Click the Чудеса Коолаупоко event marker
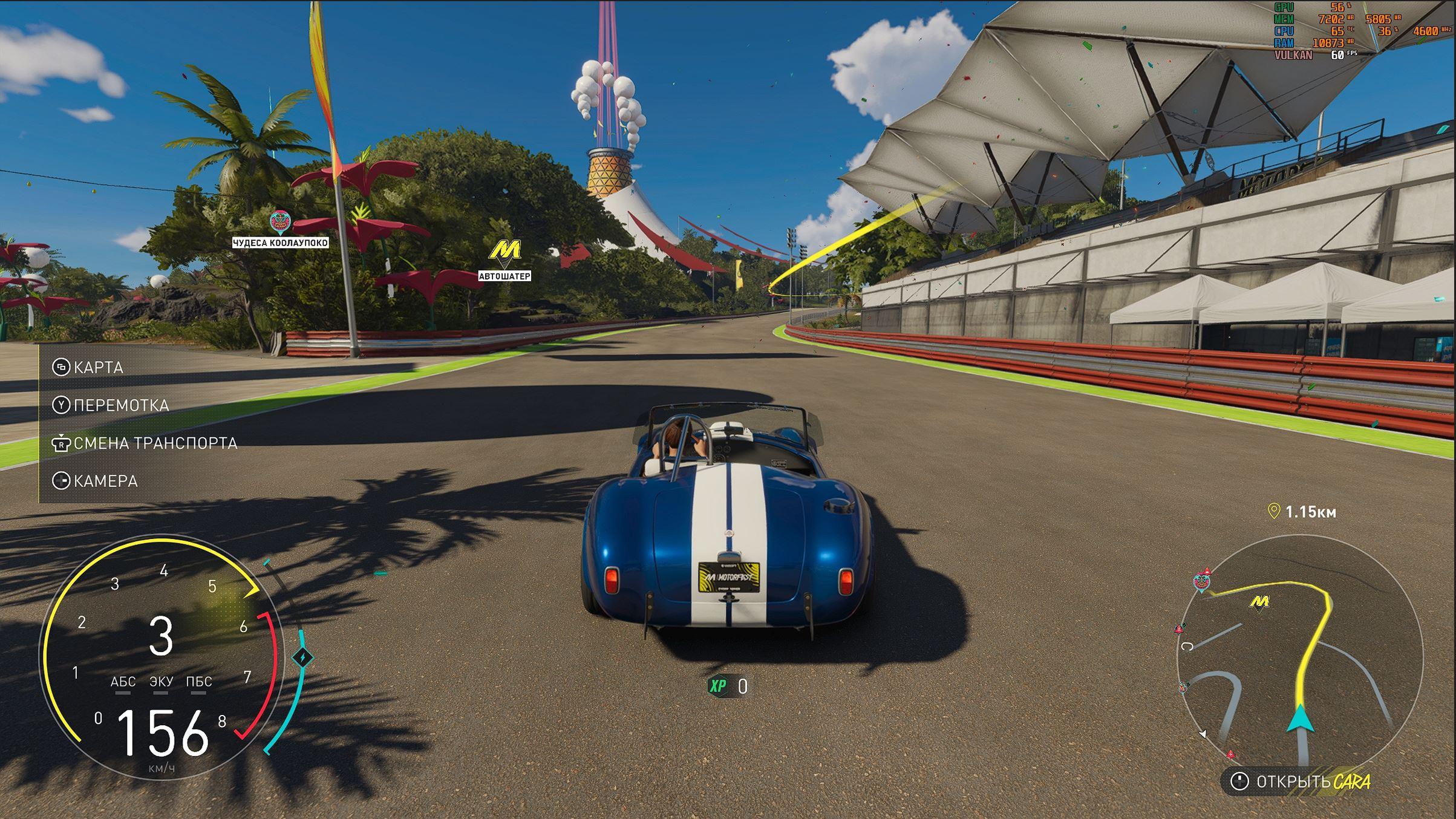 click(x=279, y=223)
